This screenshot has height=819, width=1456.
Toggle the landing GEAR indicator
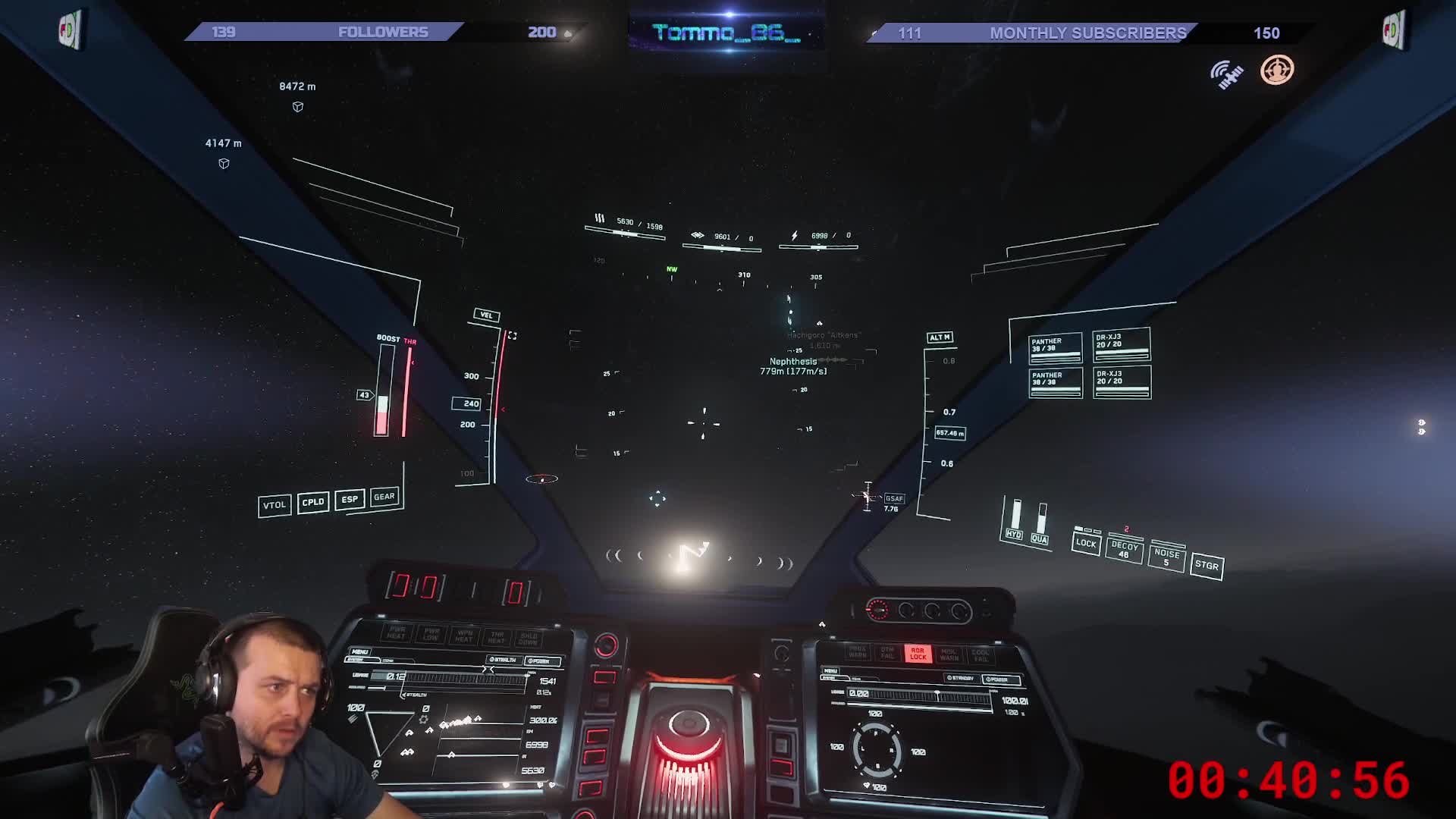[x=384, y=497]
